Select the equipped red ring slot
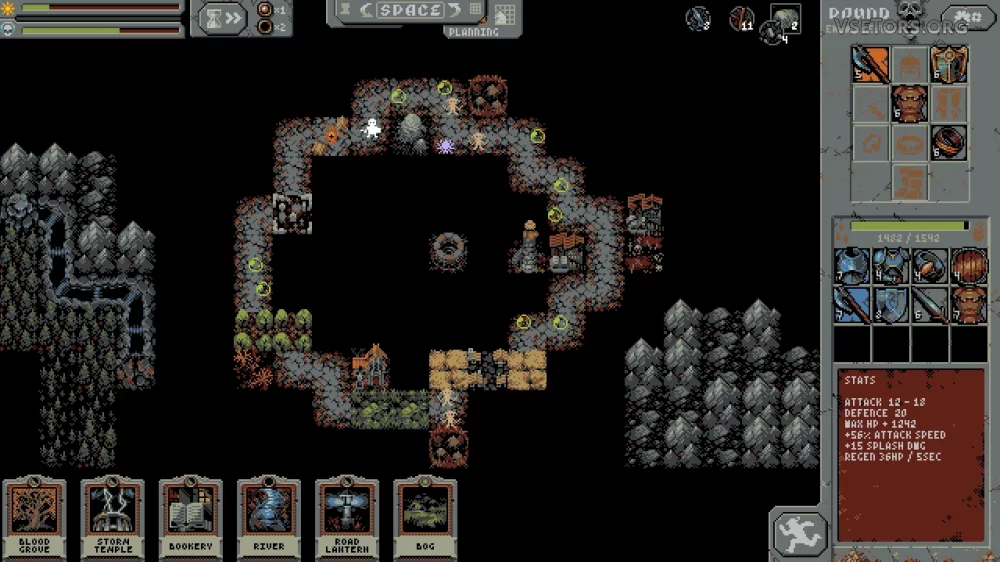Screen dimensions: 1000x562 point(948,143)
